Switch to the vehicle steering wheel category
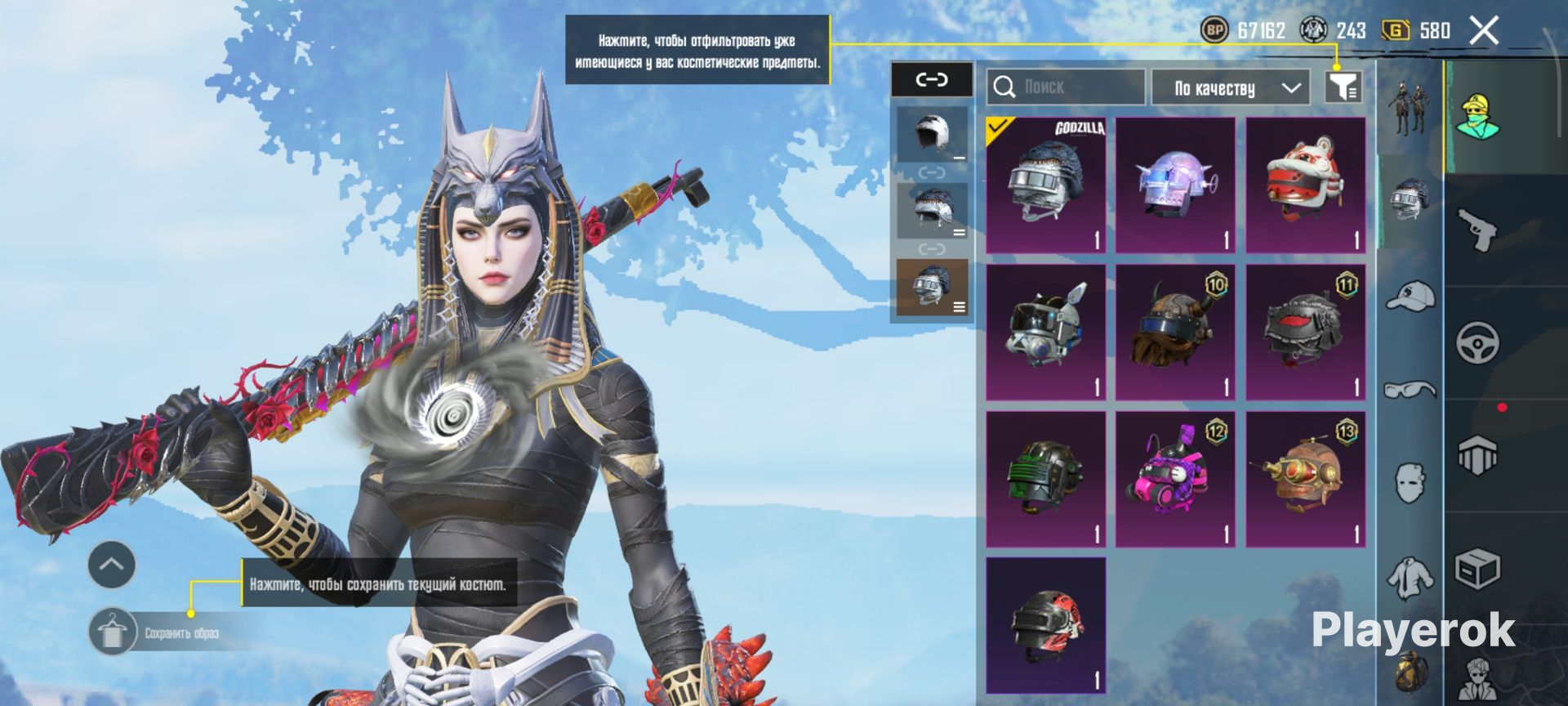The image size is (1568, 706). point(1477,342)
